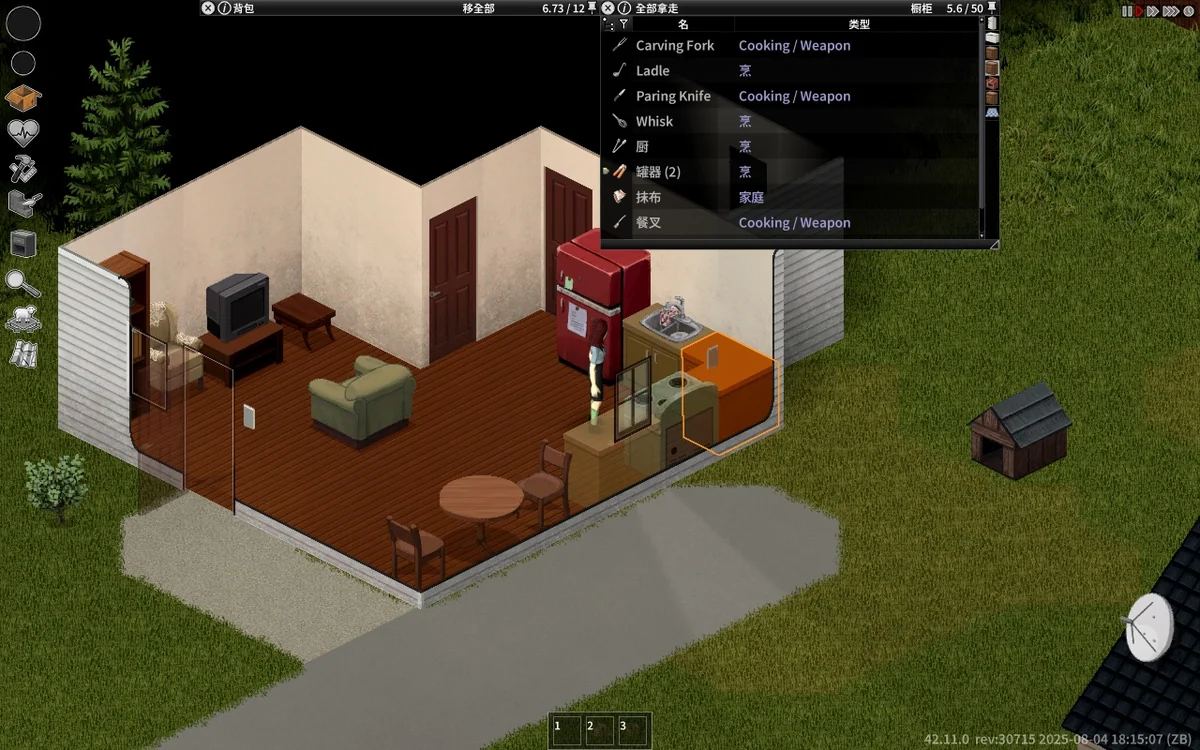Select the 抹布 item row
The height and width of the screenshot is (750, 1200).
coord(648,197)
